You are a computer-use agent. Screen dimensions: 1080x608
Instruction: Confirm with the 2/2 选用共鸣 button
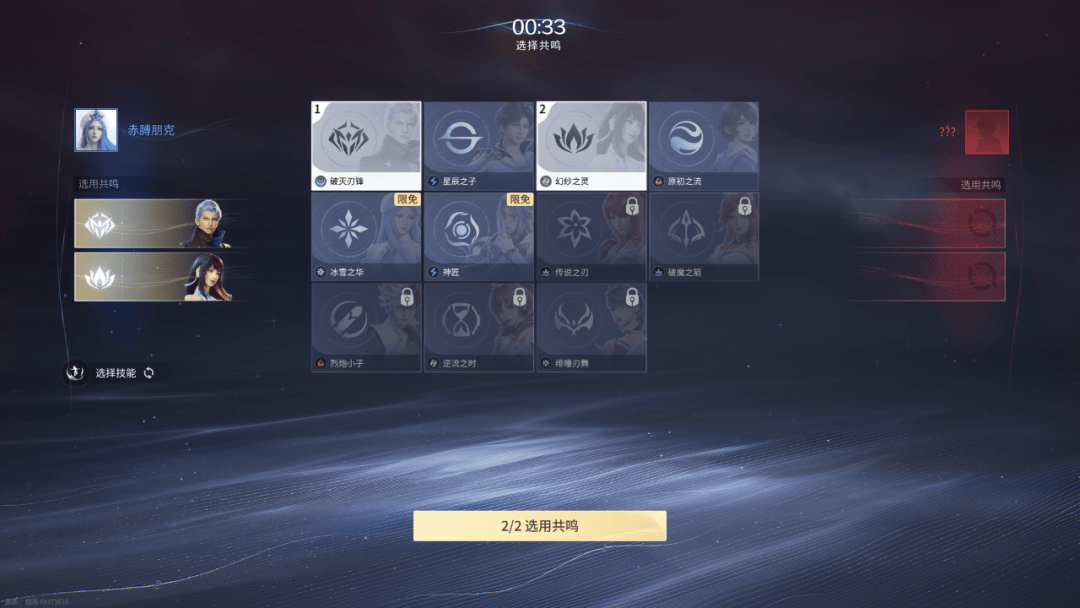(x=539, y=526)
